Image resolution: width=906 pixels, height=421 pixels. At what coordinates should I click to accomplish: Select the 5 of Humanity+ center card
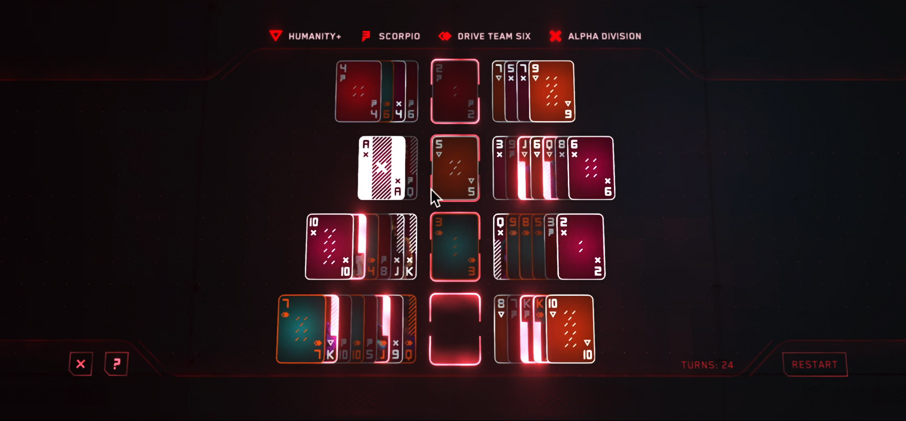click(x=455, y=168)
